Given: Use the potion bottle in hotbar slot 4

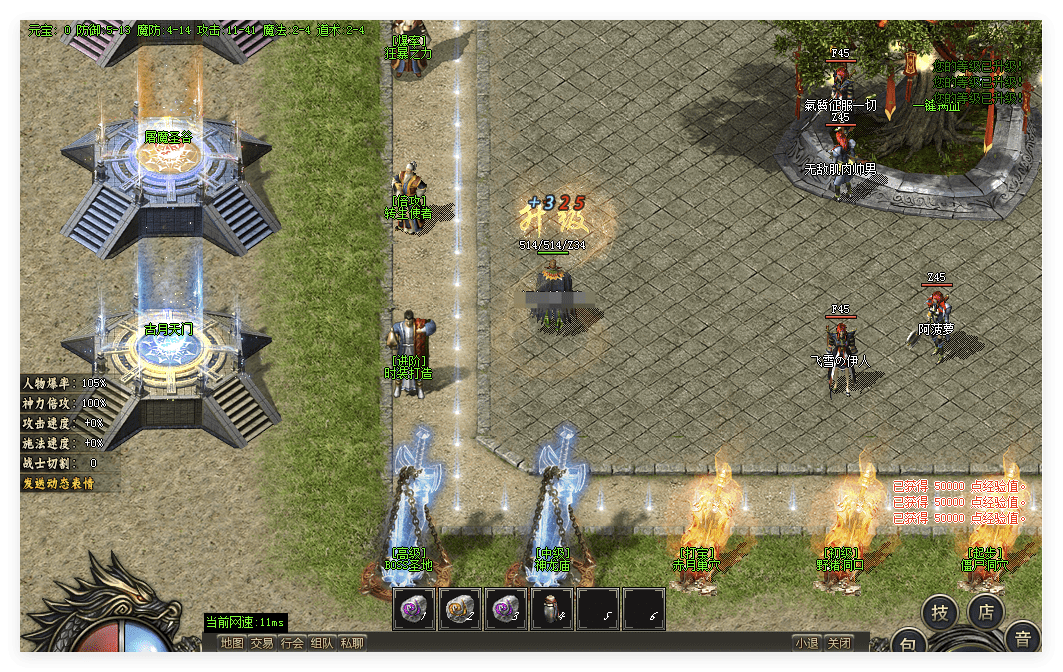Looking at the screenshot, I should click(552, 608).
